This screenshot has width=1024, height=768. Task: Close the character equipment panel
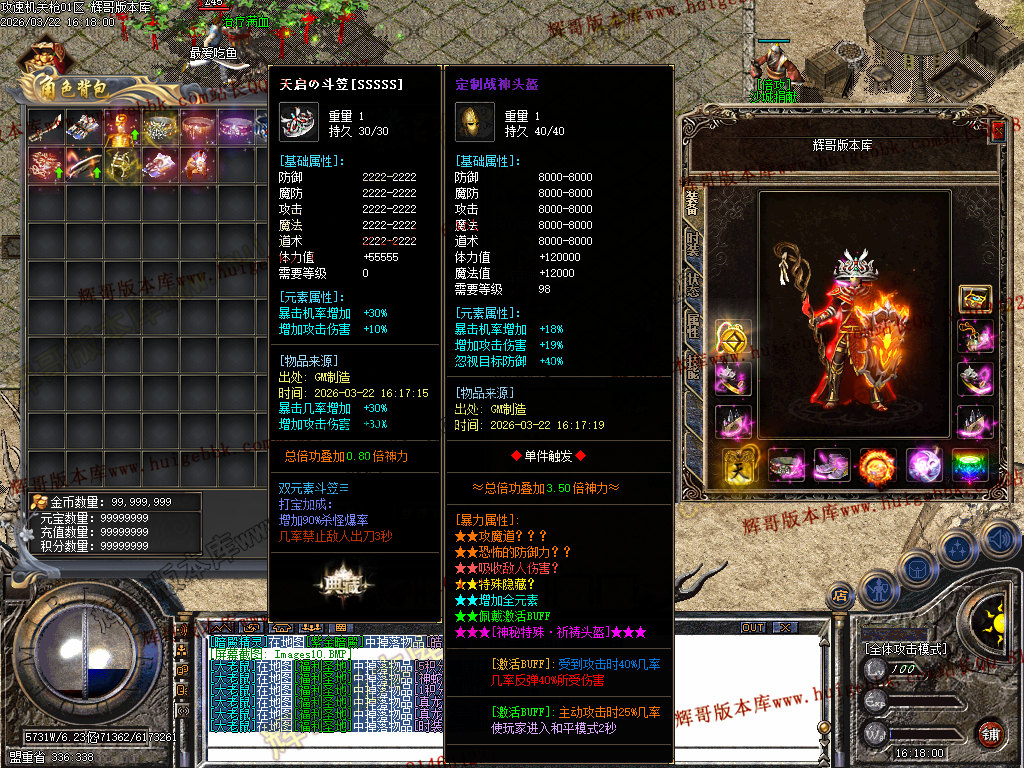tap(997, 131)
